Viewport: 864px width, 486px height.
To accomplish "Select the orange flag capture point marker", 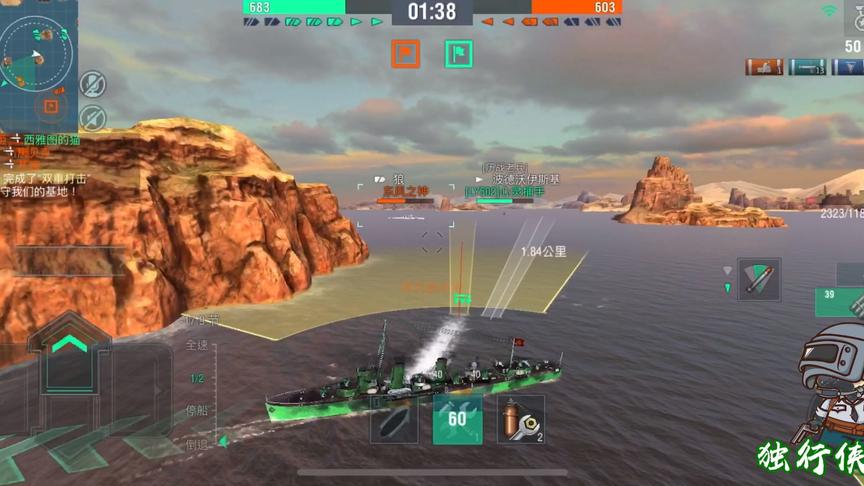I will click(x=405, y=54).
